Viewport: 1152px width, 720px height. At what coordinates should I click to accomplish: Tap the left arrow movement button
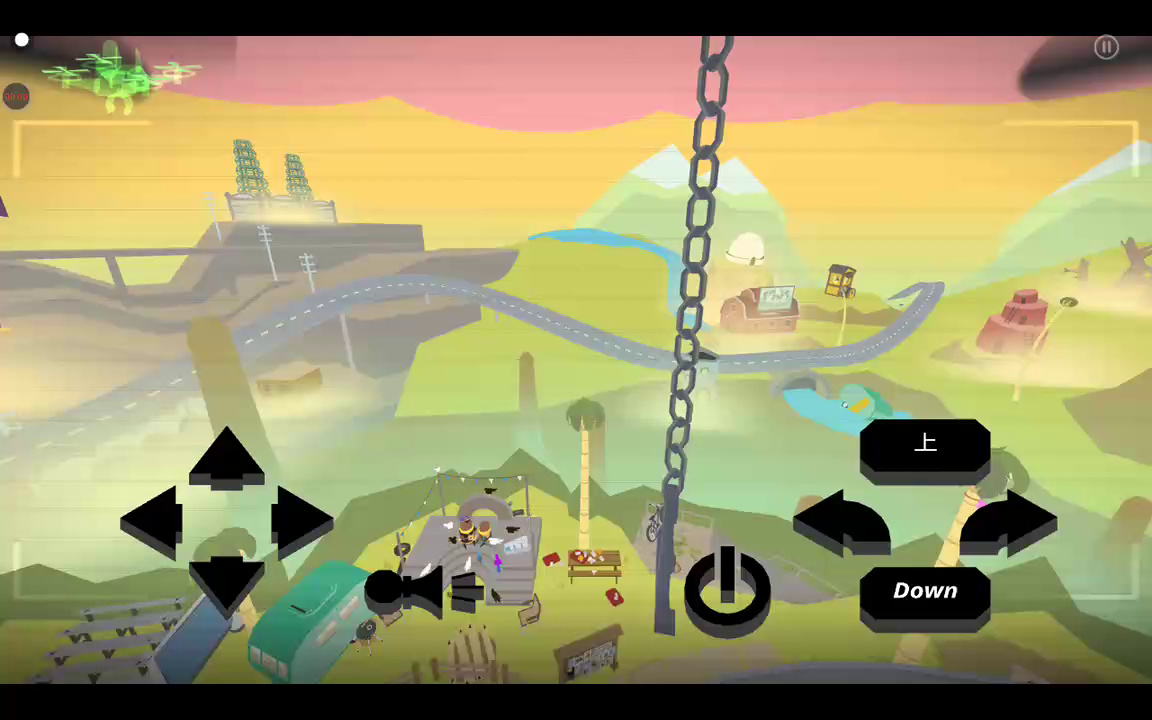coord(152,522)
